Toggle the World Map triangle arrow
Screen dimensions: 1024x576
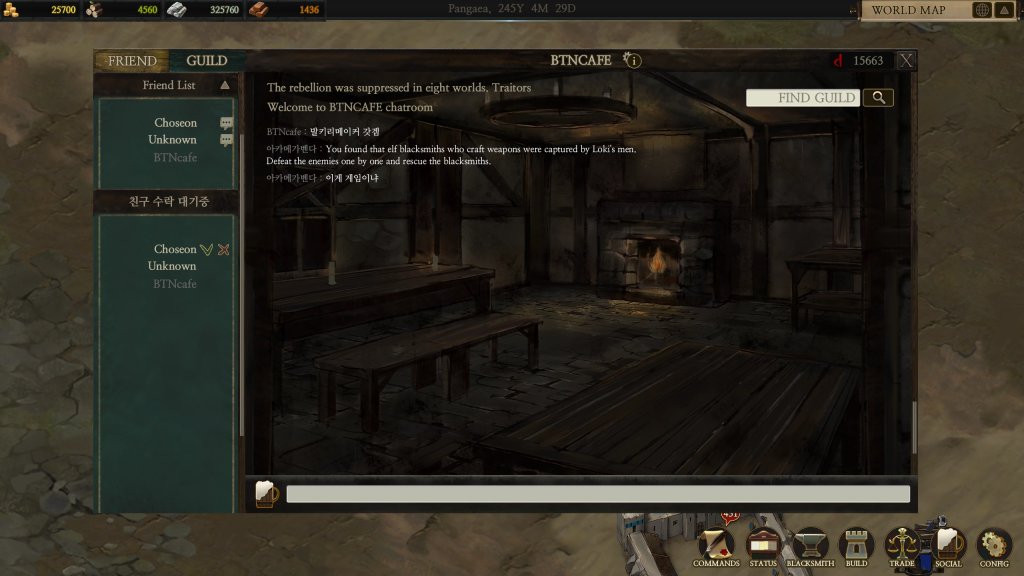tap(1004, 10)
